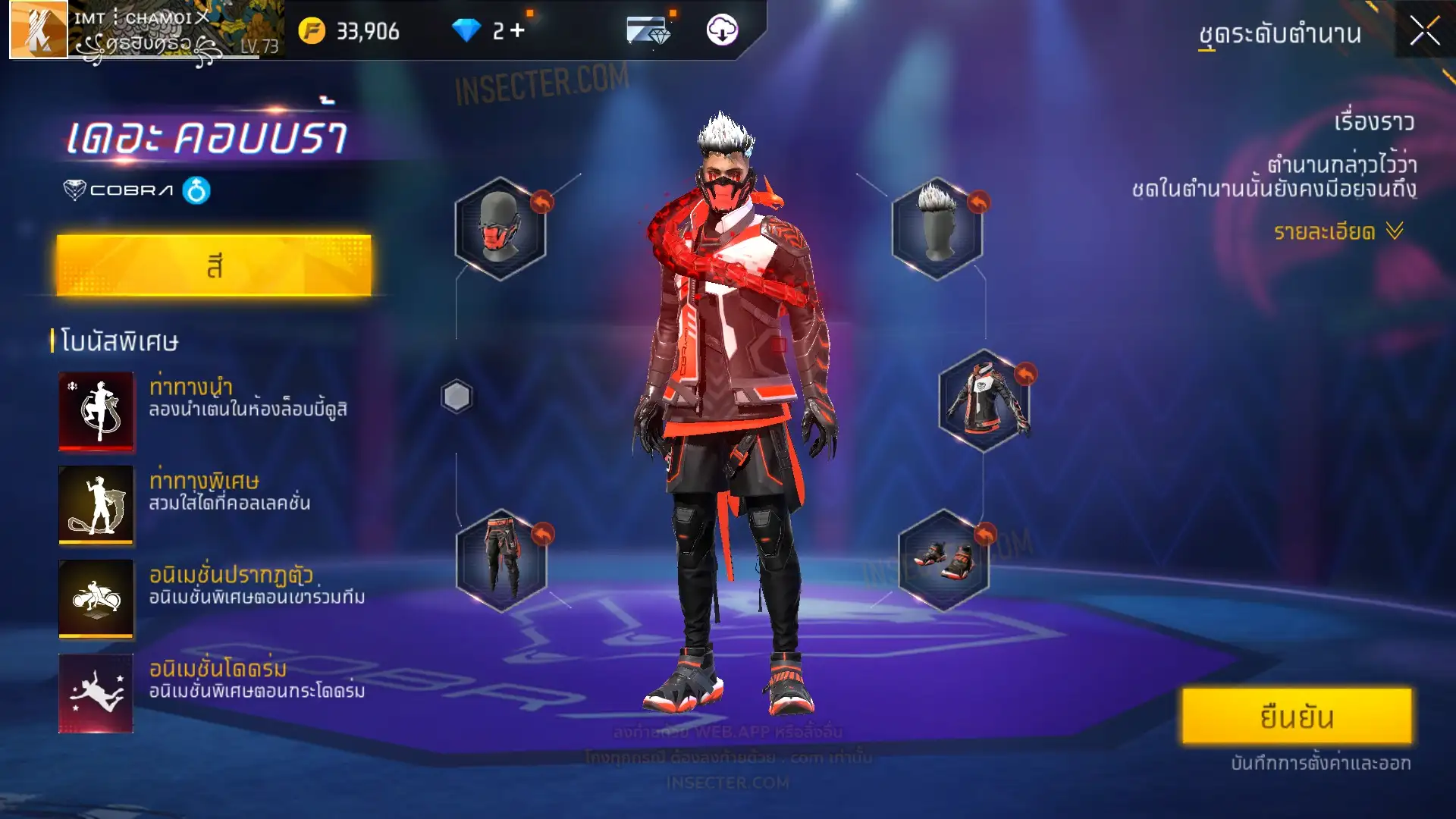The width and height of the screenshot is (1456, 819).
Task: Open the download cloud icon
Action: [x=722, y=30]
